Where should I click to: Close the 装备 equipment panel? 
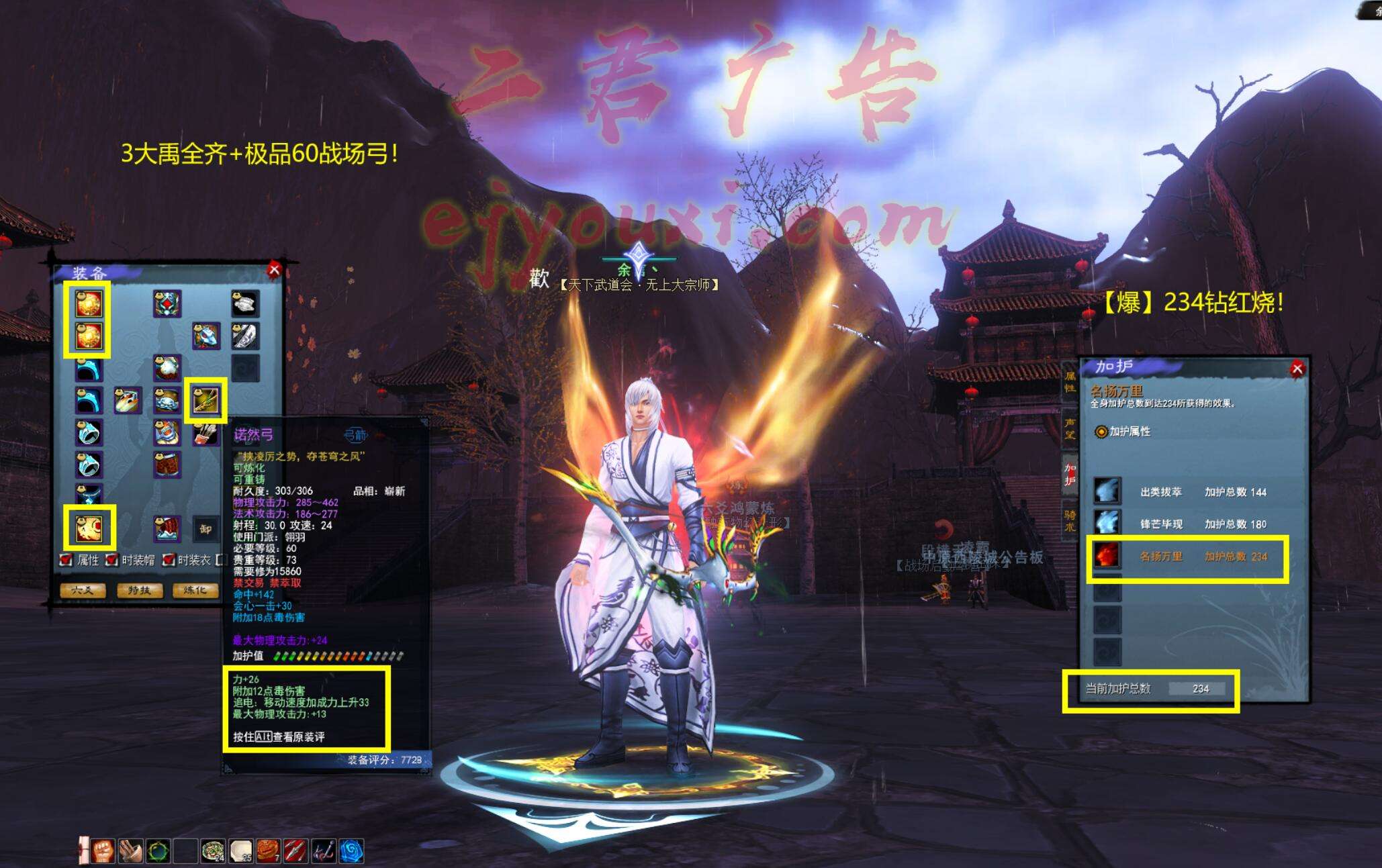pyautogui.click(x=273, y=270)
